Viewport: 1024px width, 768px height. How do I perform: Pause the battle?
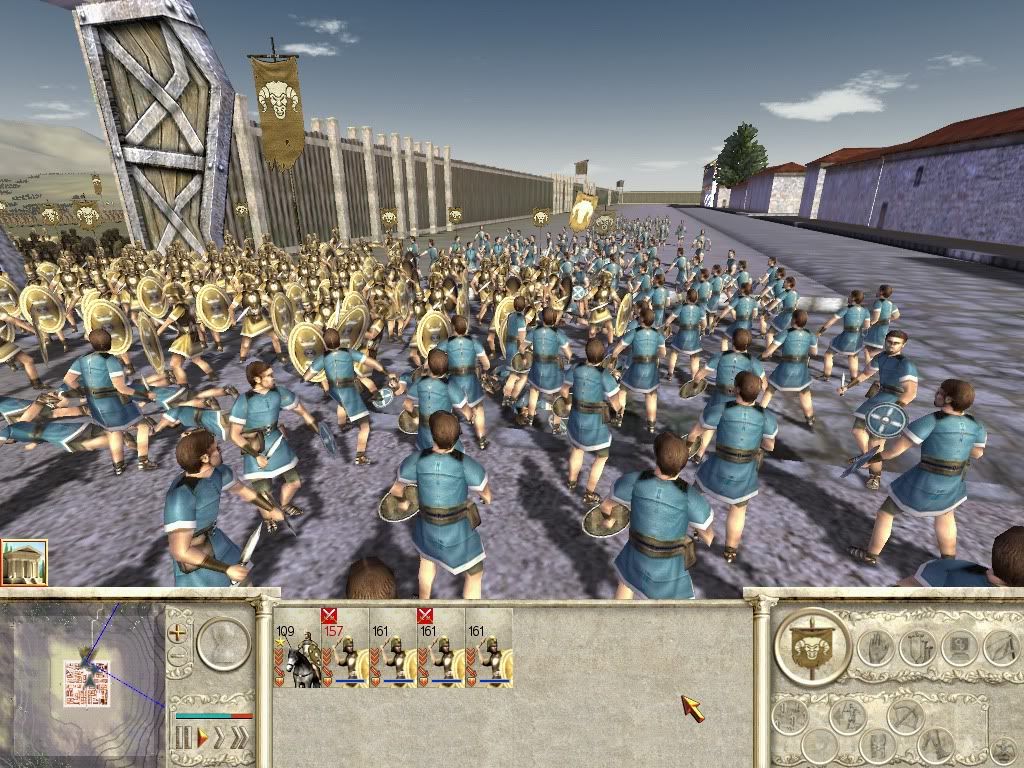pos(184,739)
